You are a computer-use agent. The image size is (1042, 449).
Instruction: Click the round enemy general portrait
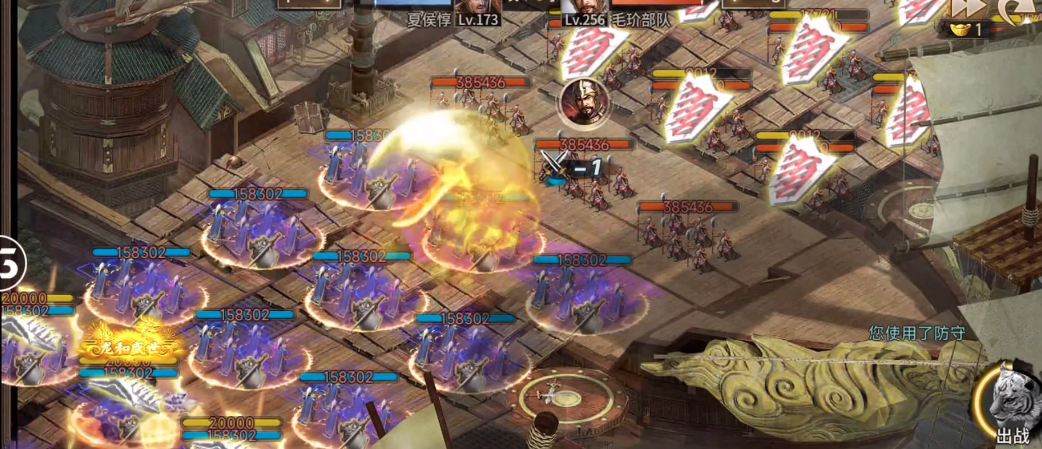pos(580,100)
